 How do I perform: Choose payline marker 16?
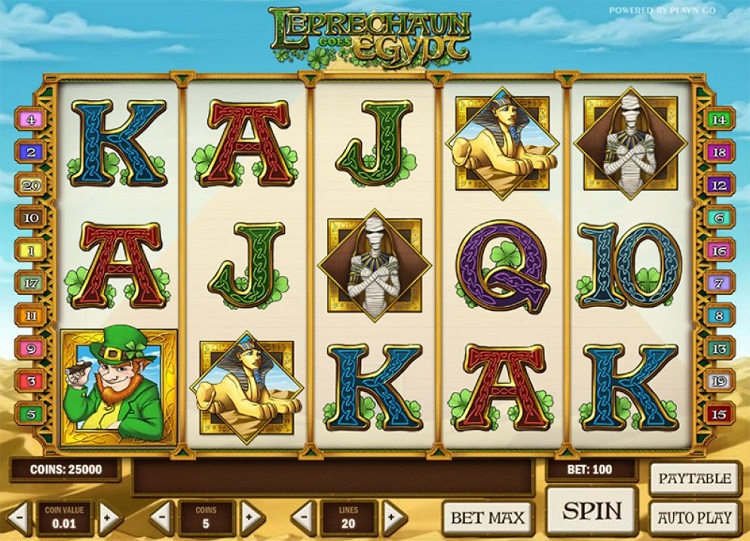point(717,250)
